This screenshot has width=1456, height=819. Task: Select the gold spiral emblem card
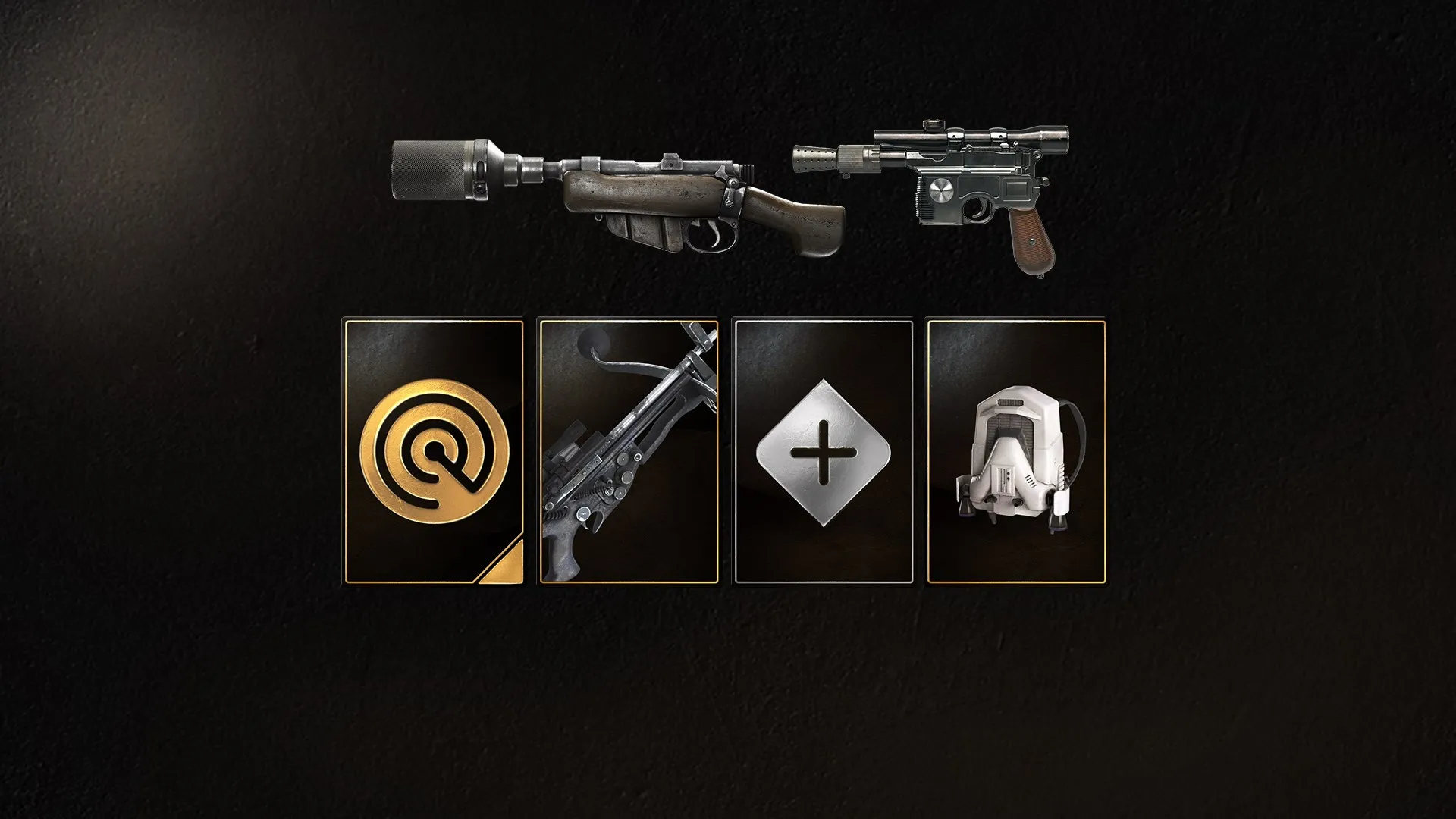pyautogui.click(x=434, y=452)
